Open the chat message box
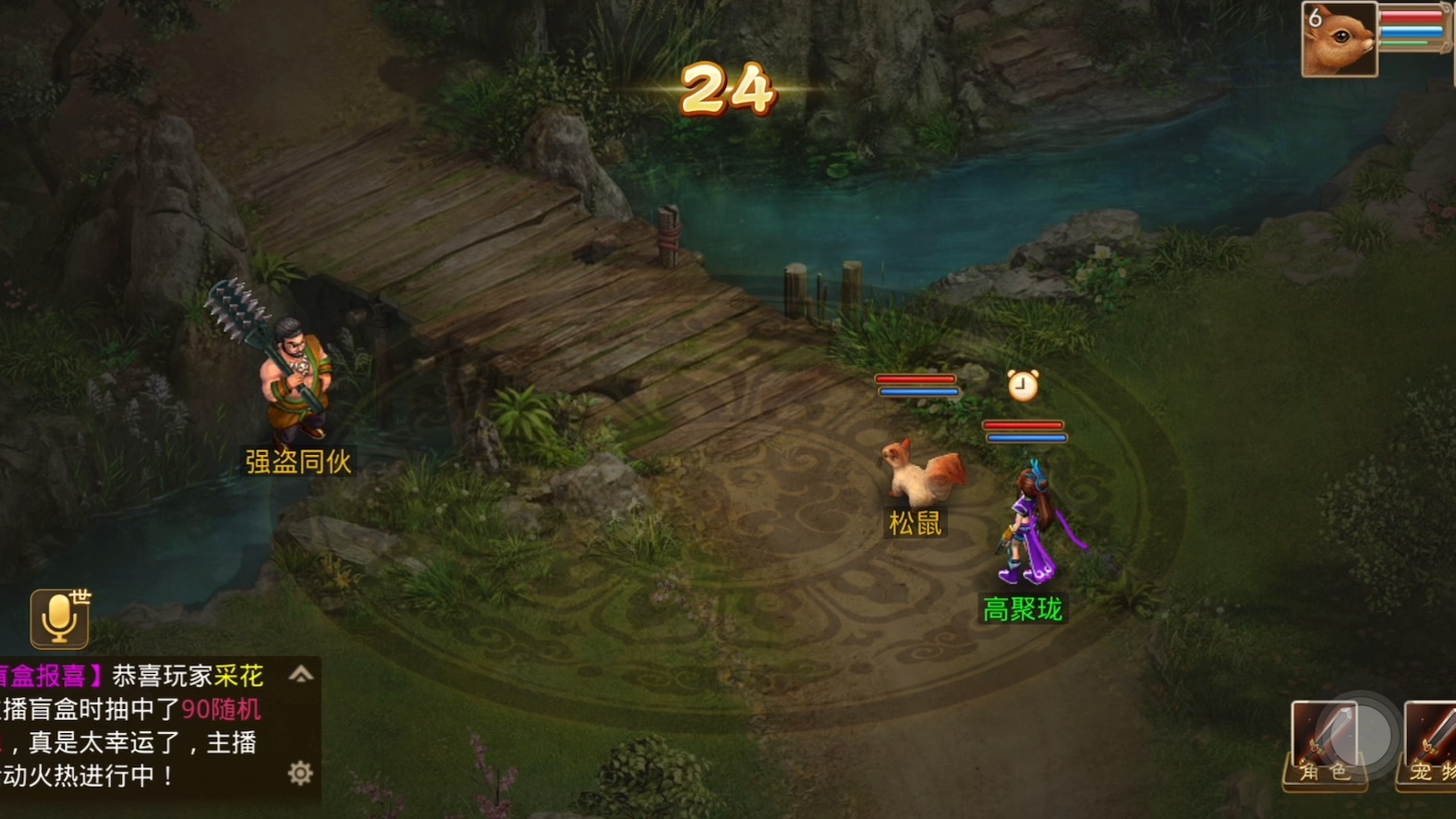The height and width of the screenshot is (819, 1456). (139, 726)
